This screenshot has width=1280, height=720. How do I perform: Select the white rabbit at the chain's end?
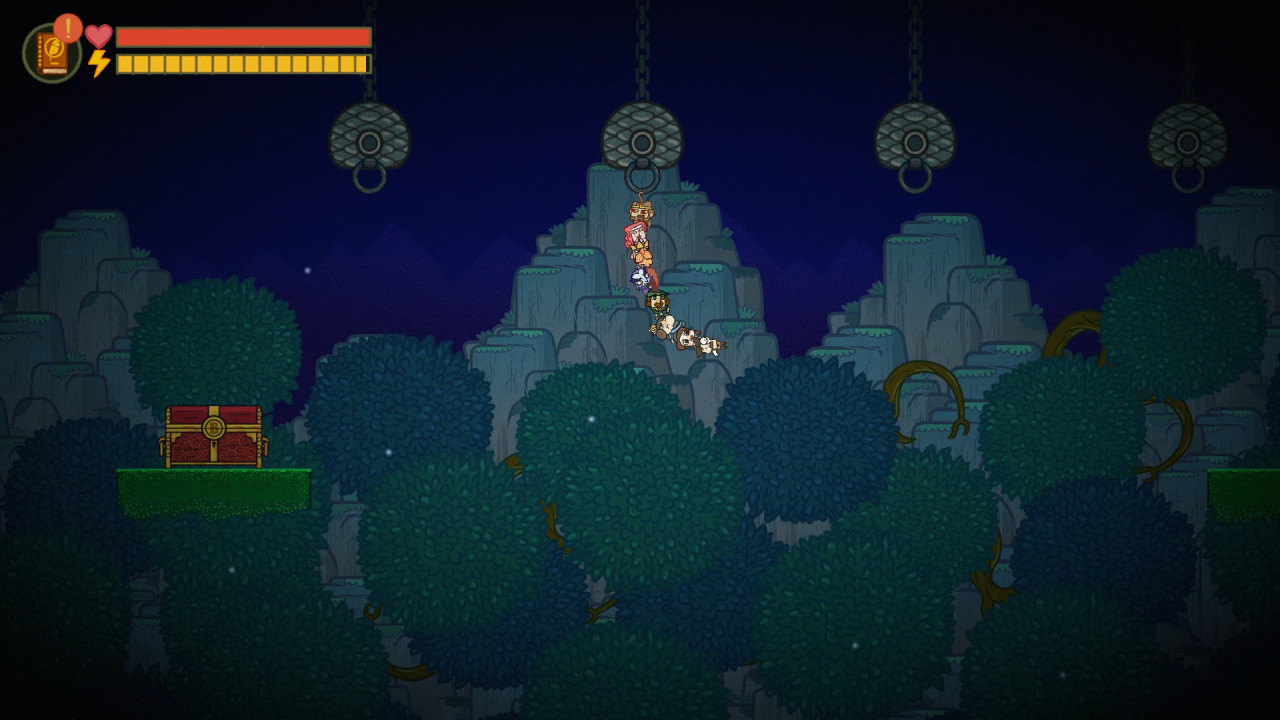tap(710, 343)
